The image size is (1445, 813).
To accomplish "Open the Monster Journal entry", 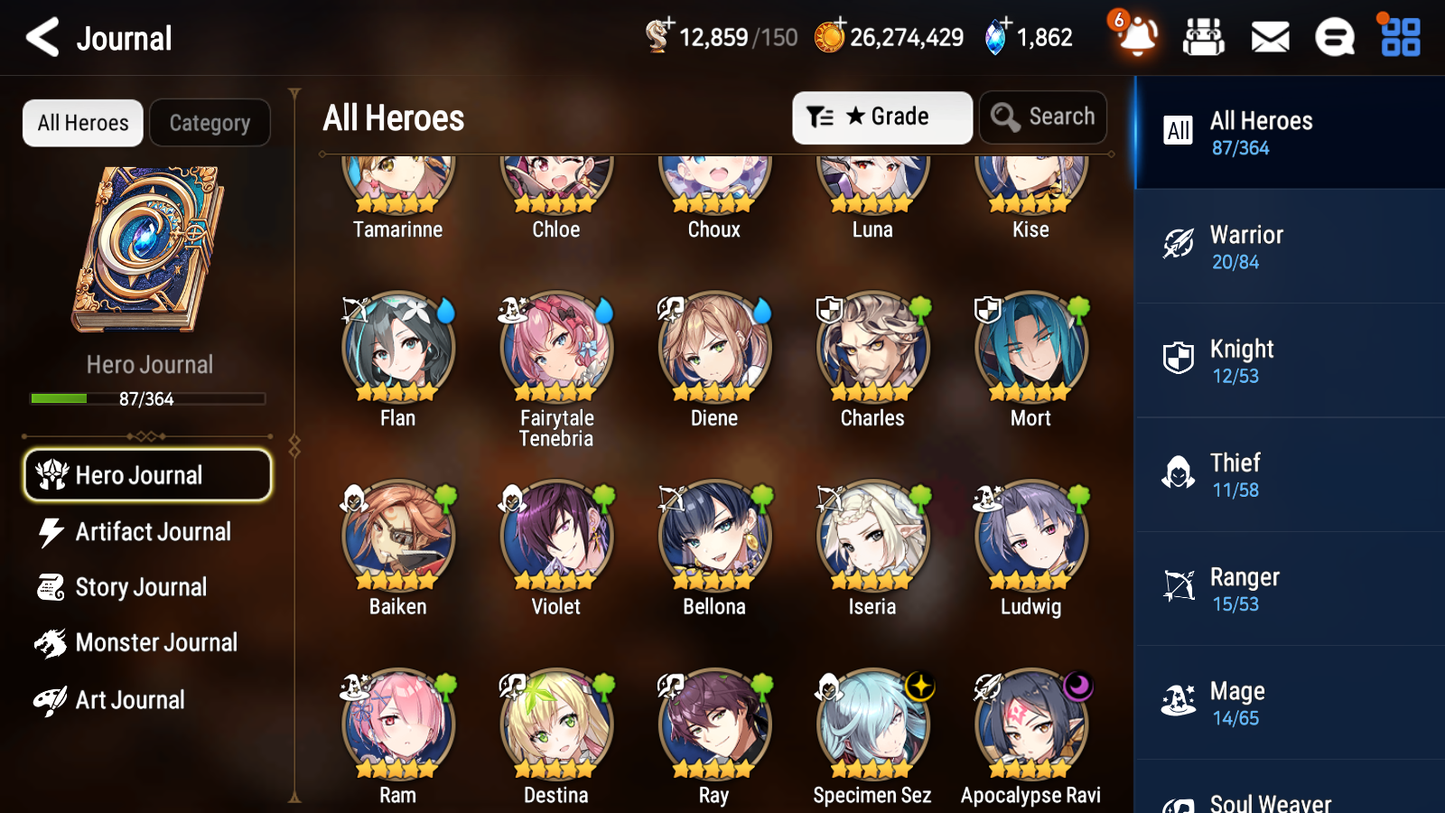I will [156, 642].
